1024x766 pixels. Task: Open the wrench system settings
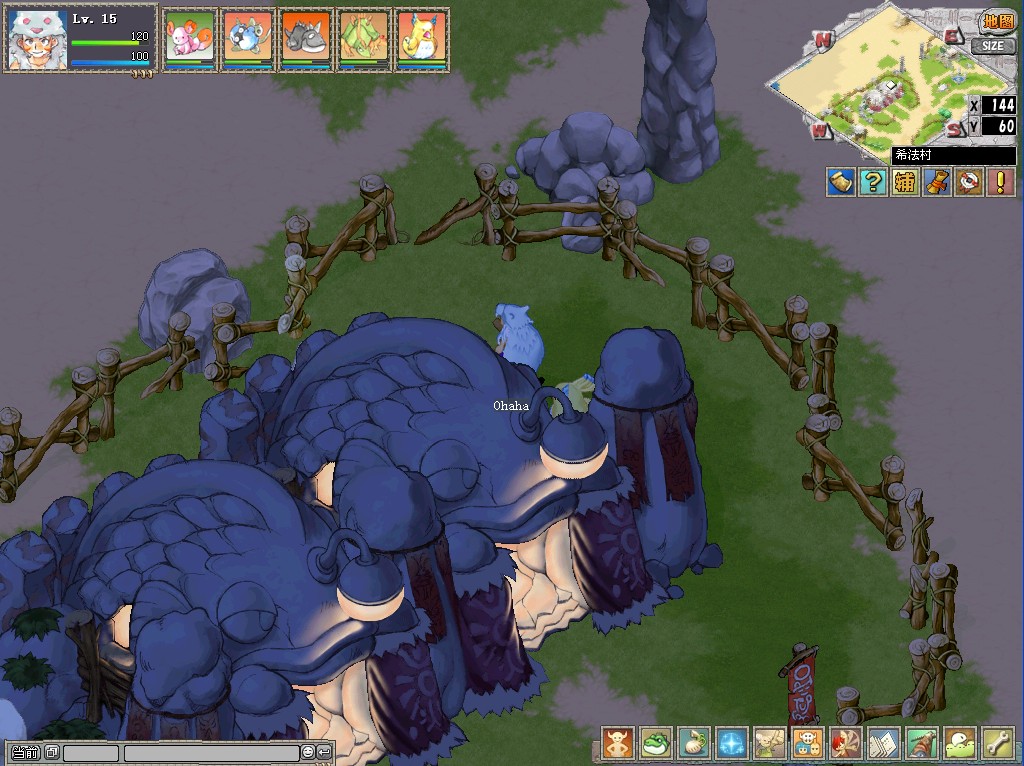click(998, 744)
